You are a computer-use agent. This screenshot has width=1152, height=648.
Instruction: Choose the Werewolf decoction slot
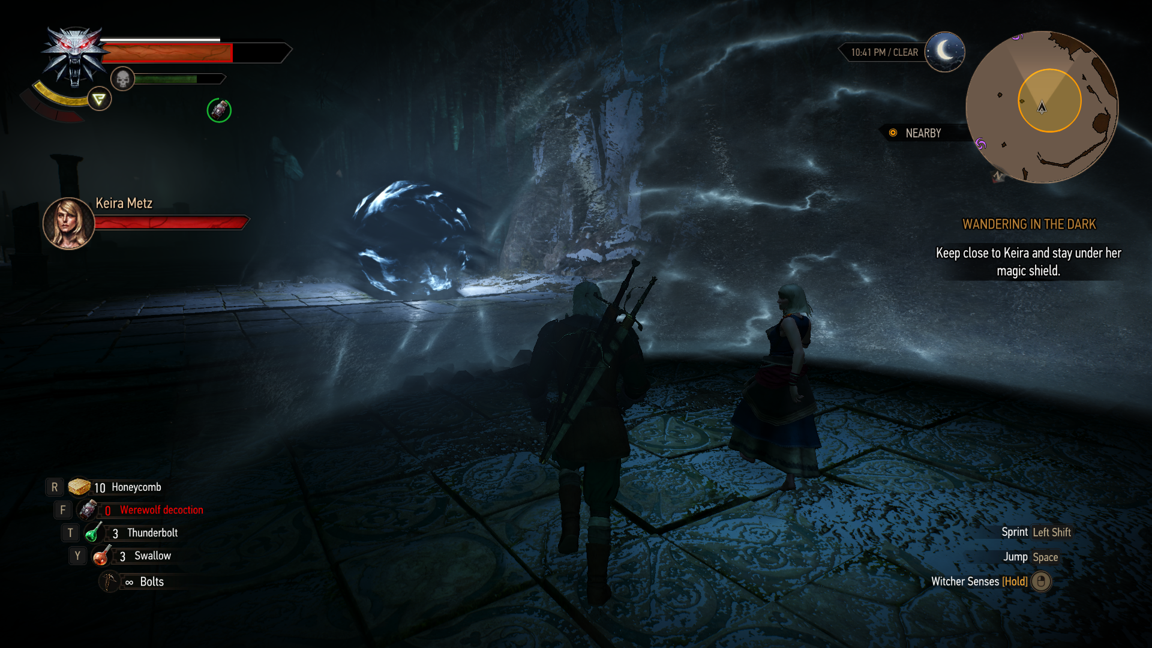pyautogui.click(x=89, y=510)
